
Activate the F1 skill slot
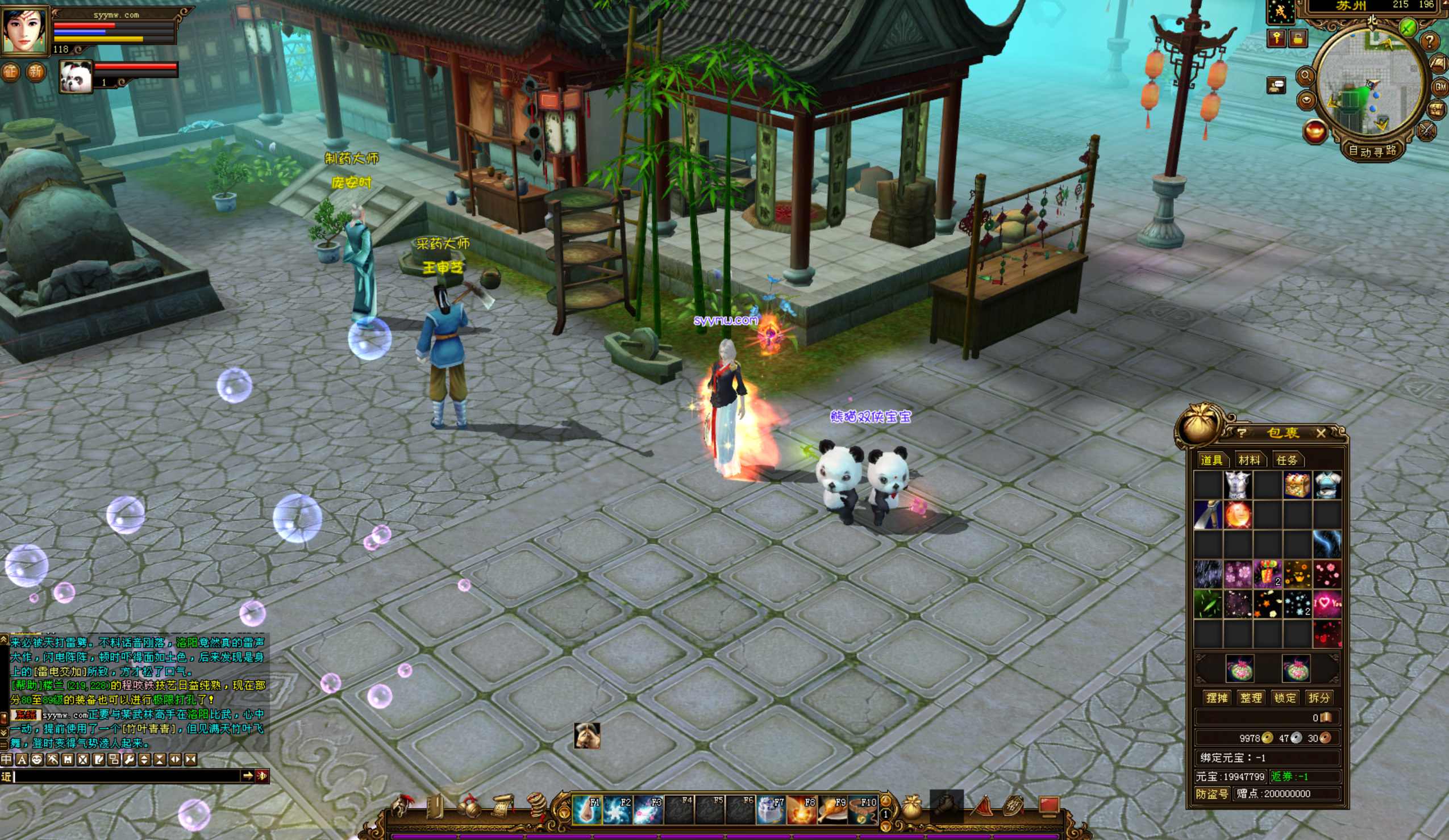[x=586, y=809]
